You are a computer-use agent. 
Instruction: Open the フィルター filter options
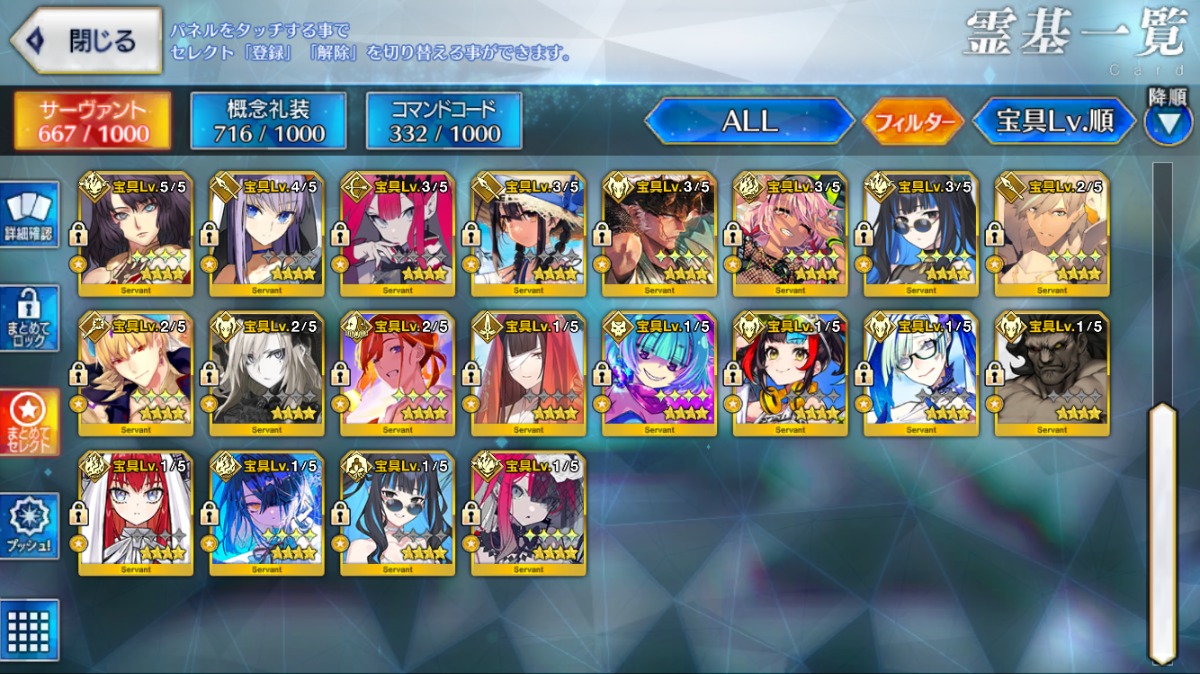(912, 122)
